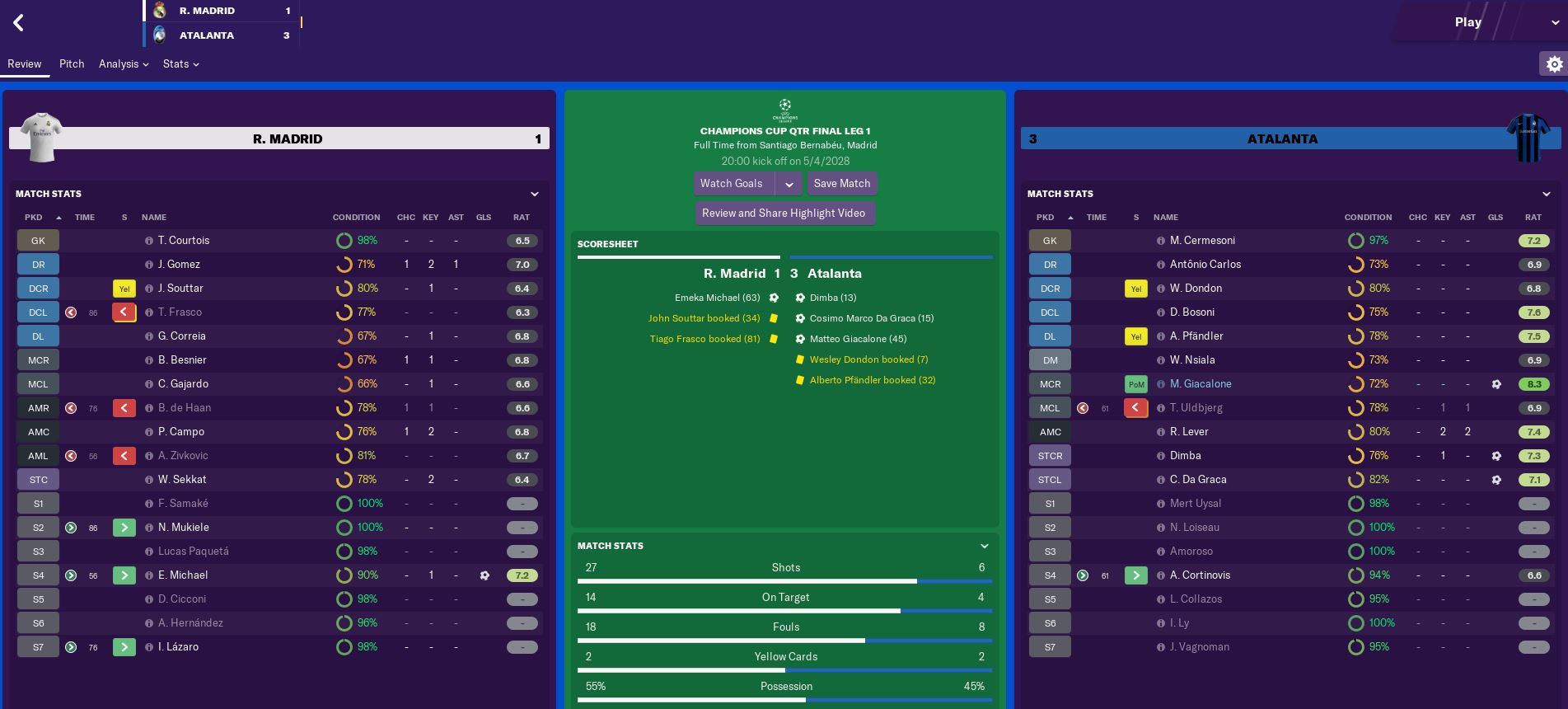Click the Save Match button
The image size is (1568, 709).
(841, 183)
